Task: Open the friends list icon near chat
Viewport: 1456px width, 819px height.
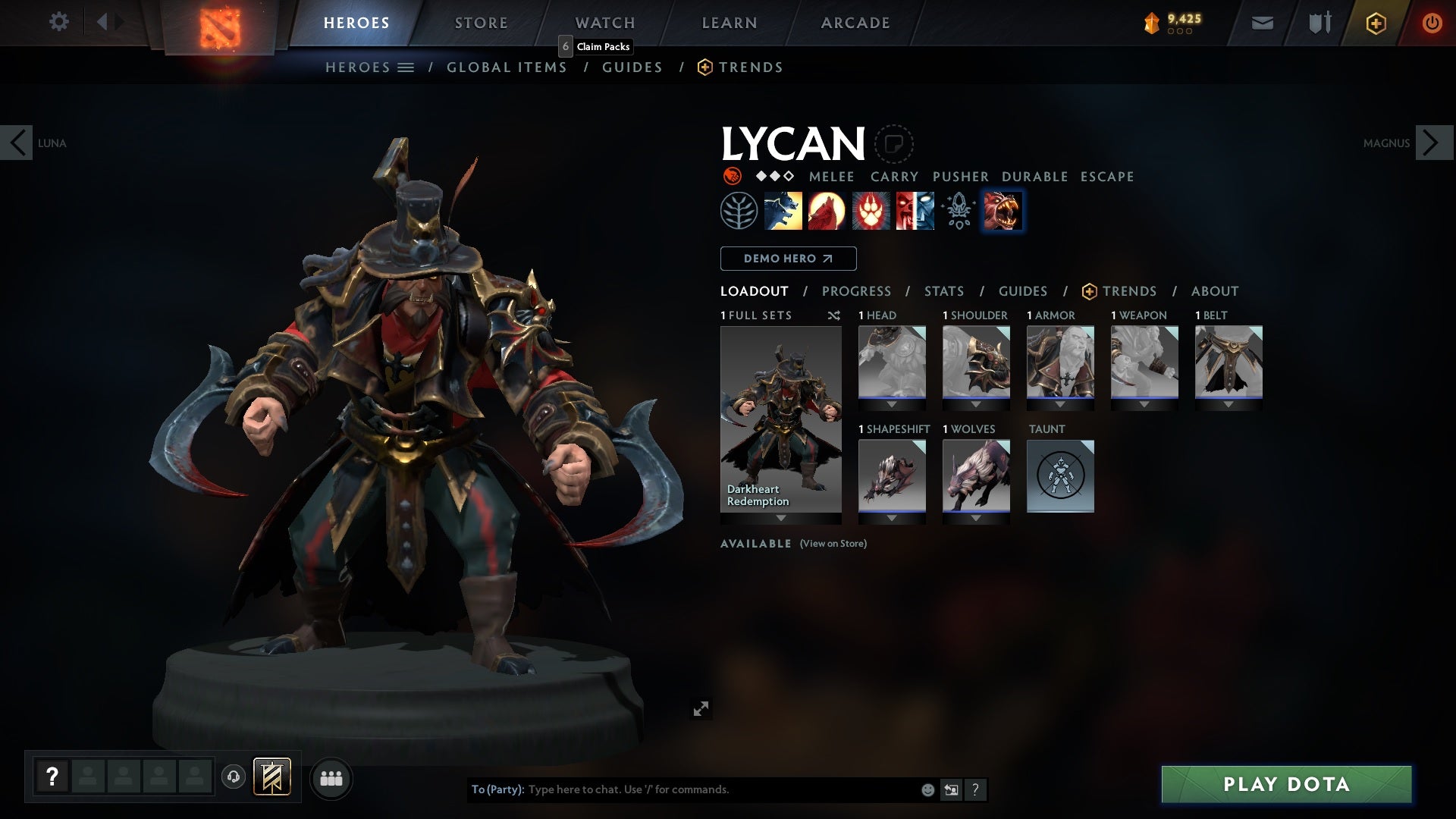Action: coord(331,778)
